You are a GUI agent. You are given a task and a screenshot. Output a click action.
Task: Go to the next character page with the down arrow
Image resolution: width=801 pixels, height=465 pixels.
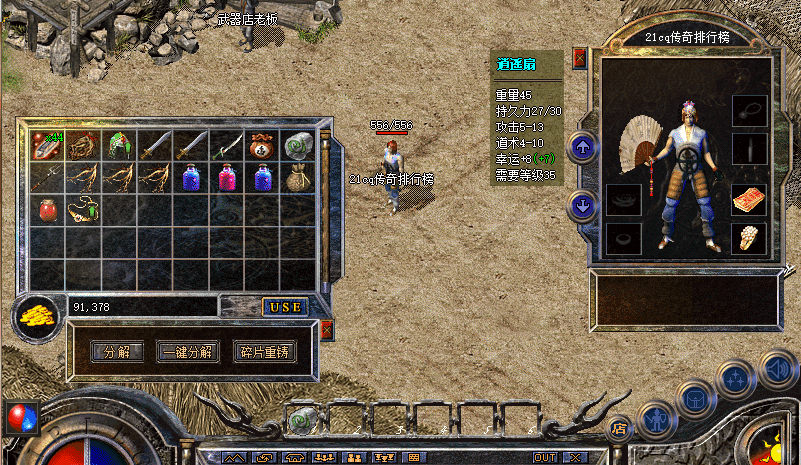click(582, 206)
